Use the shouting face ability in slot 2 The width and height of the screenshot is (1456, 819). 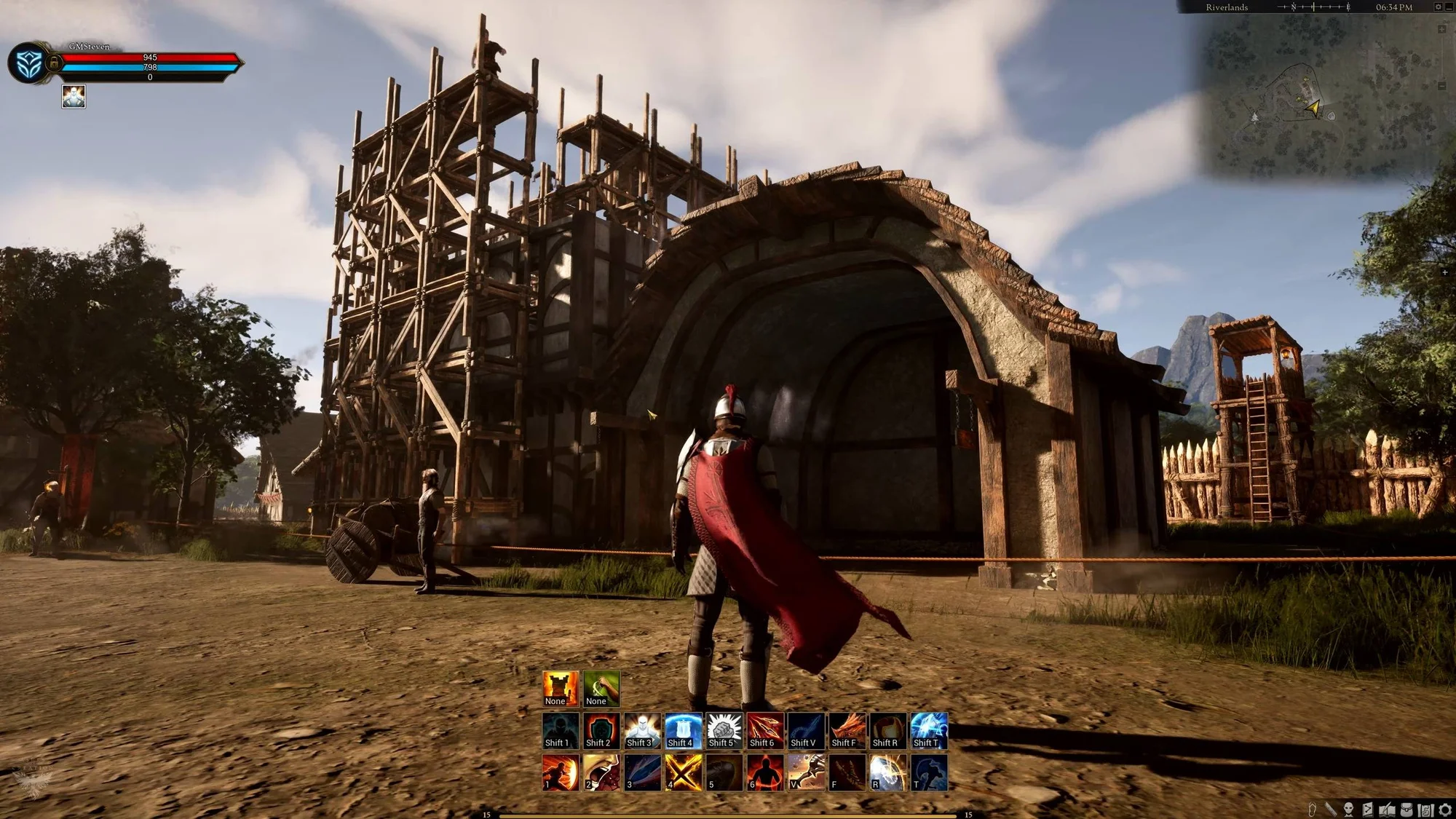(601, 772)
